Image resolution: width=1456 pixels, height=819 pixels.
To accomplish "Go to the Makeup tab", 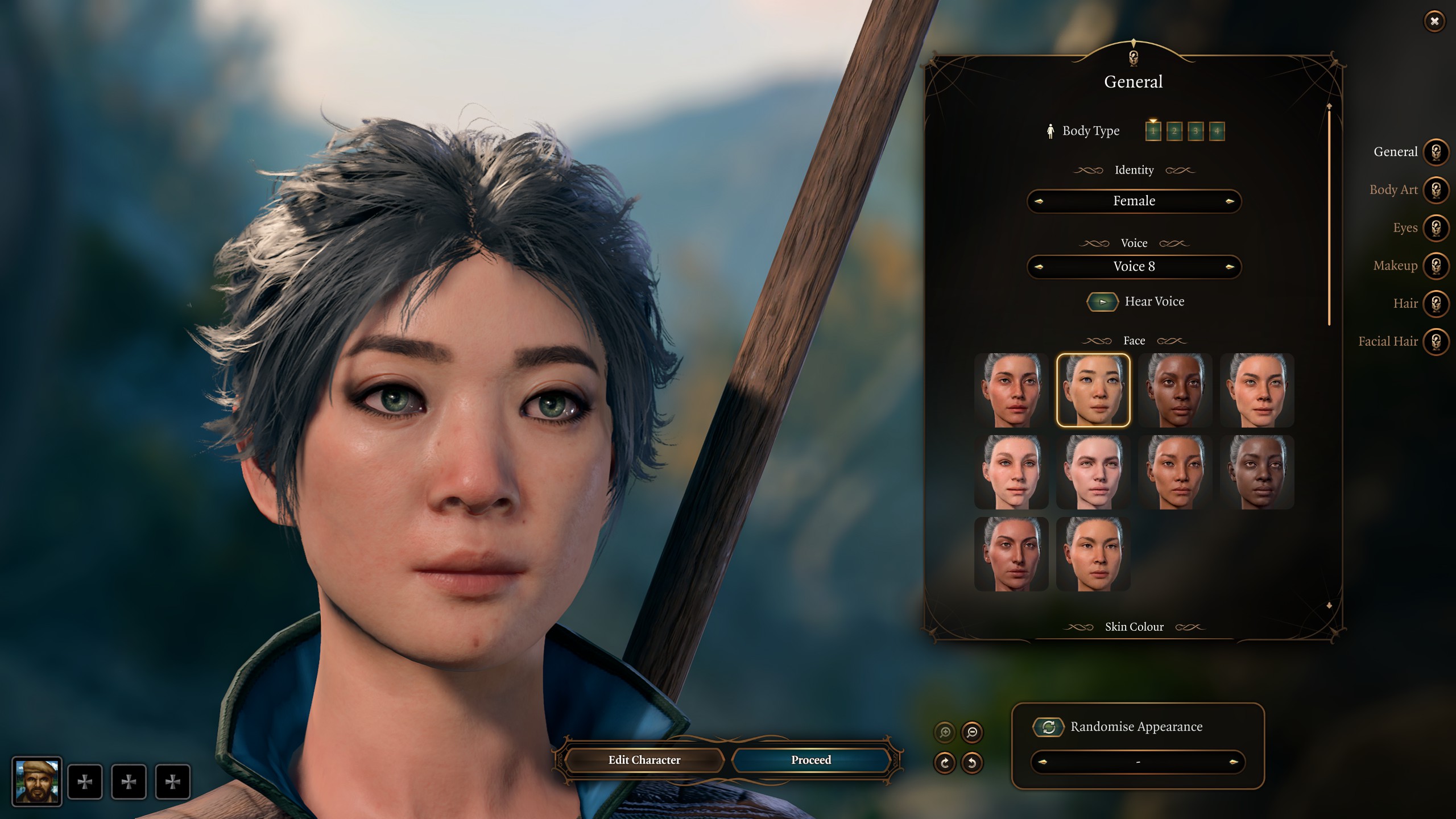I will click(1436, 266).
